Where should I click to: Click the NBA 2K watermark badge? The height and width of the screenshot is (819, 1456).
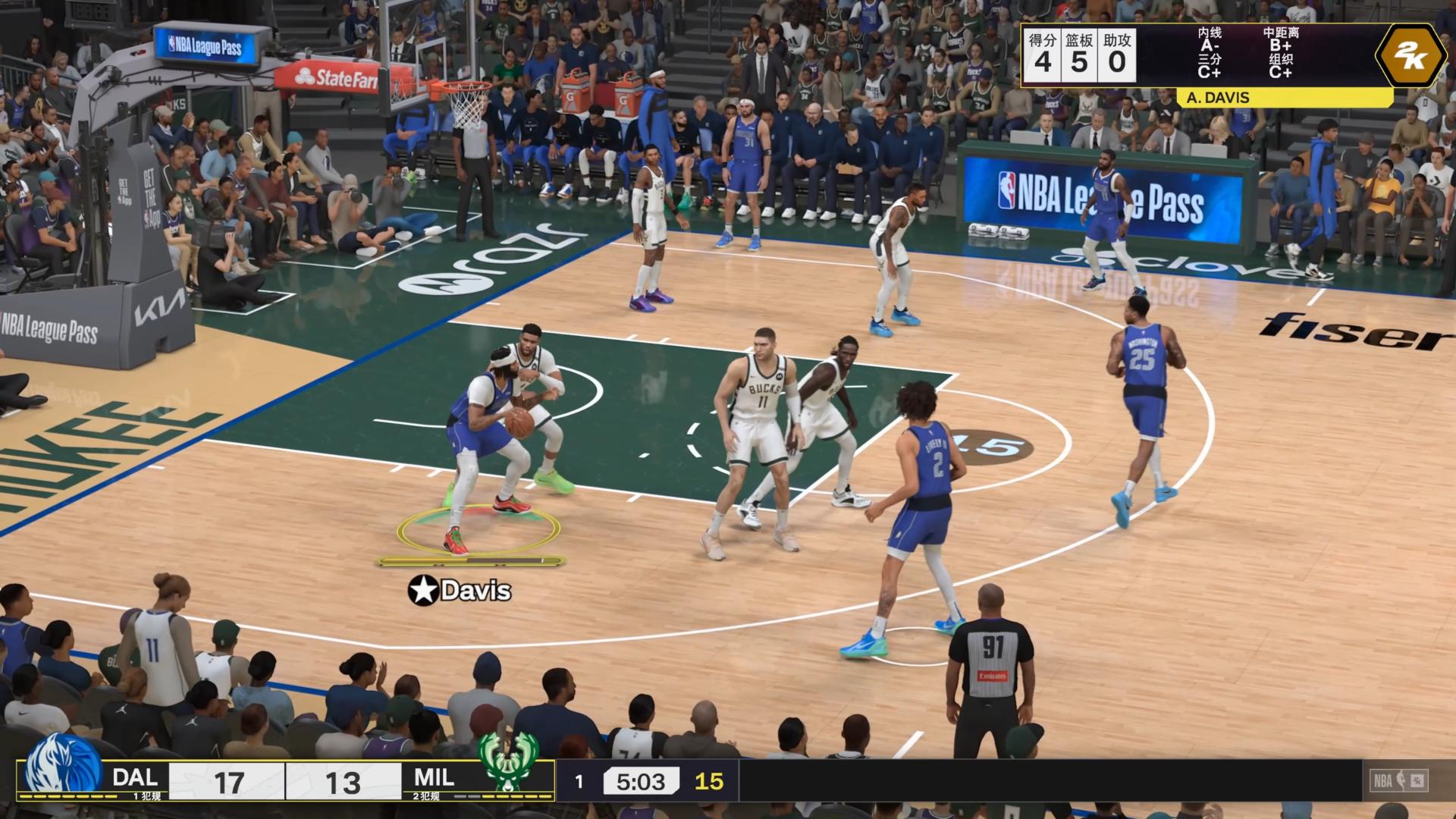[x=1399, y=780]
